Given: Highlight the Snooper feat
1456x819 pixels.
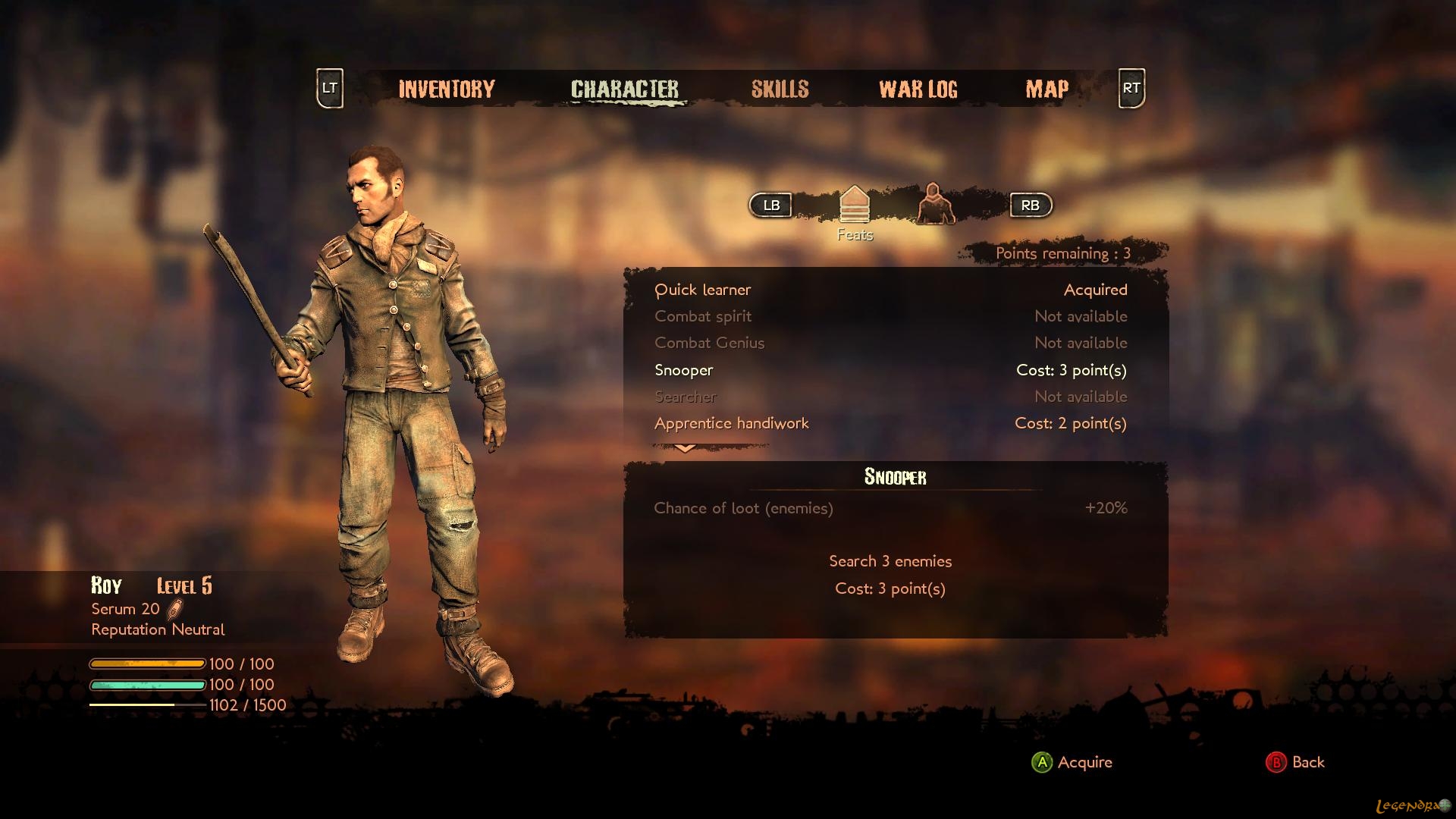Looking at the screenshot, I should (x=684, y=370).
